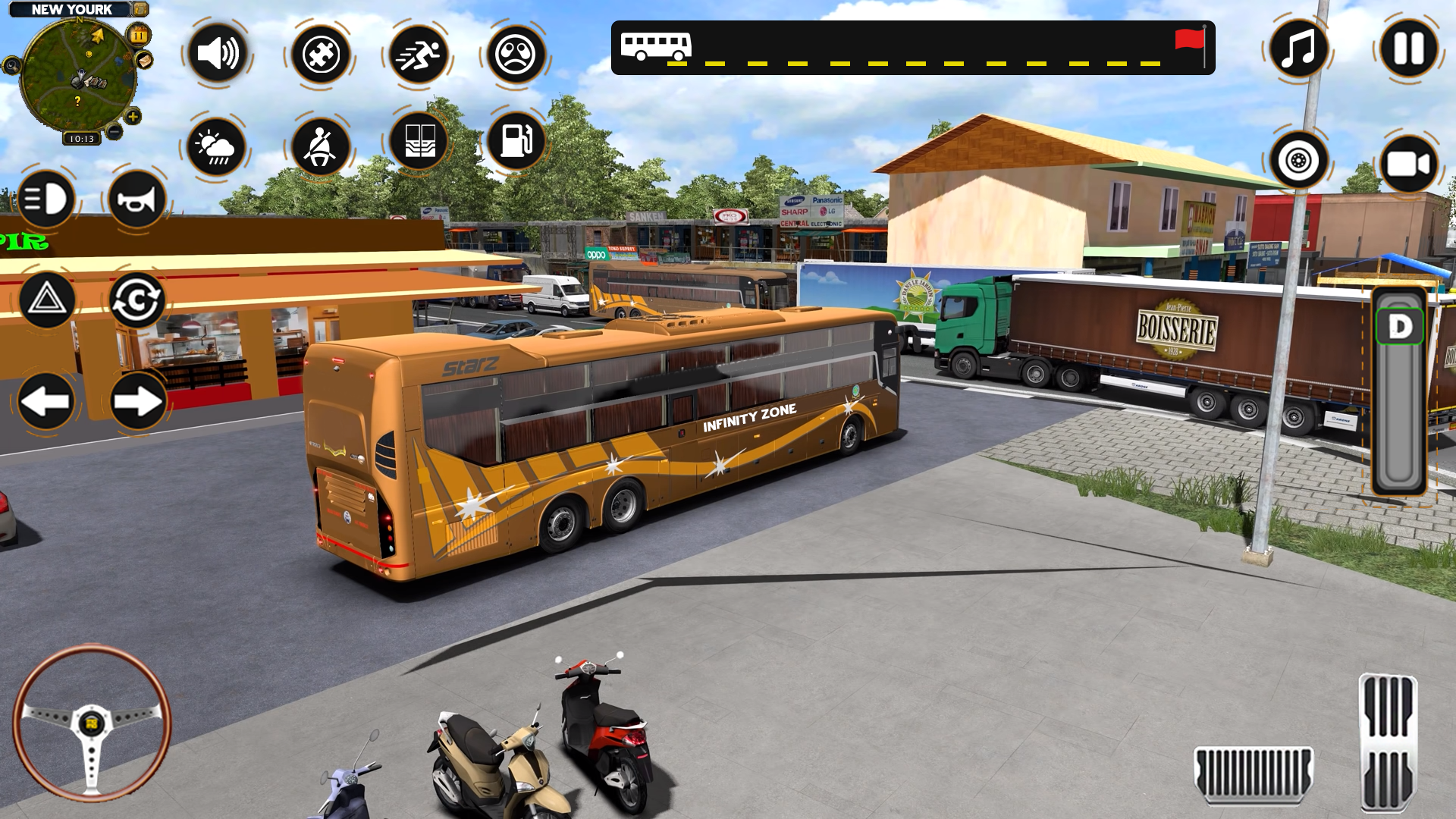Step on the brake pedal

[x=1253, y=773]
